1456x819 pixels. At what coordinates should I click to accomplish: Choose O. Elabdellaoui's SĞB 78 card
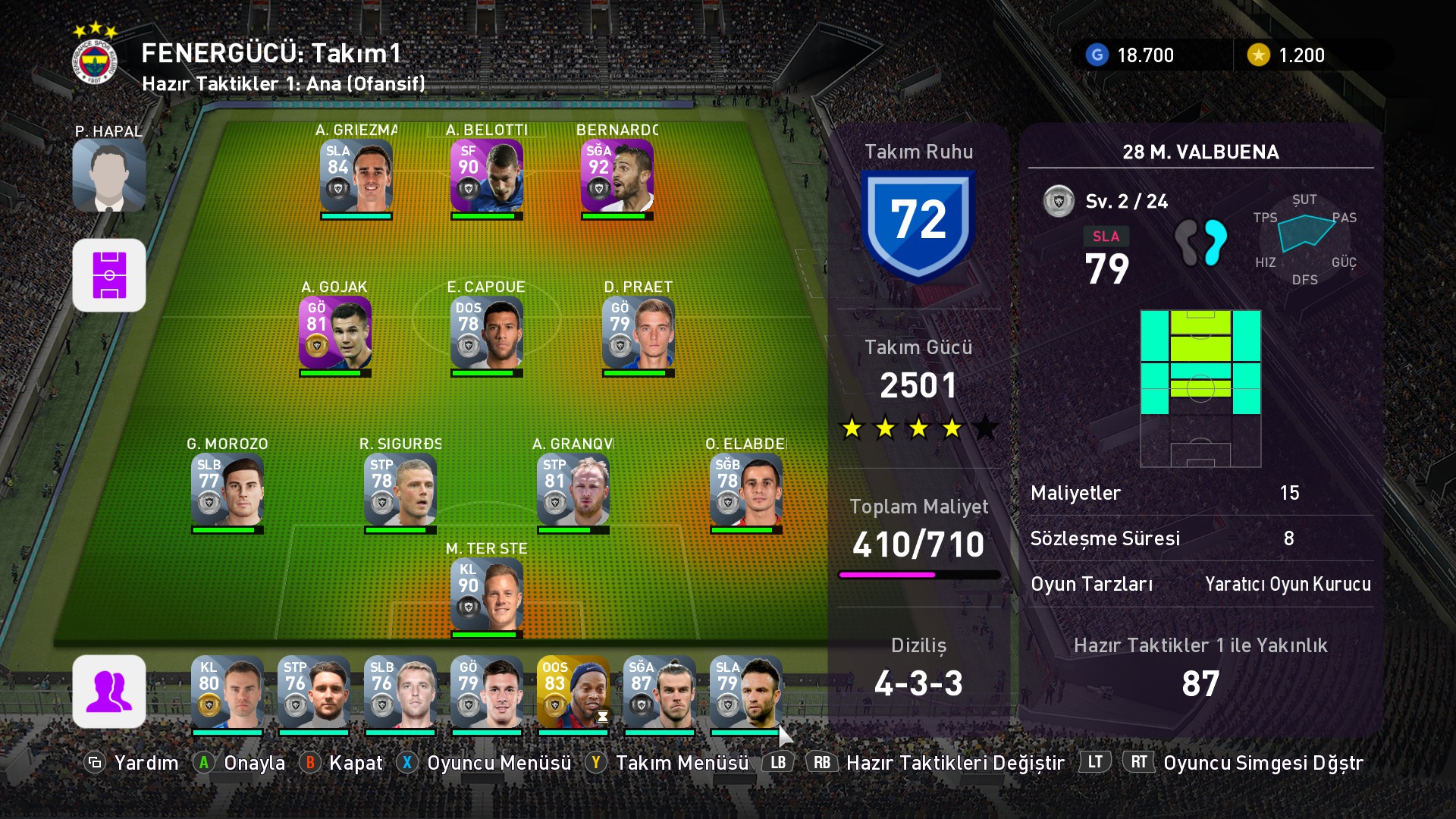coord(745,490)
